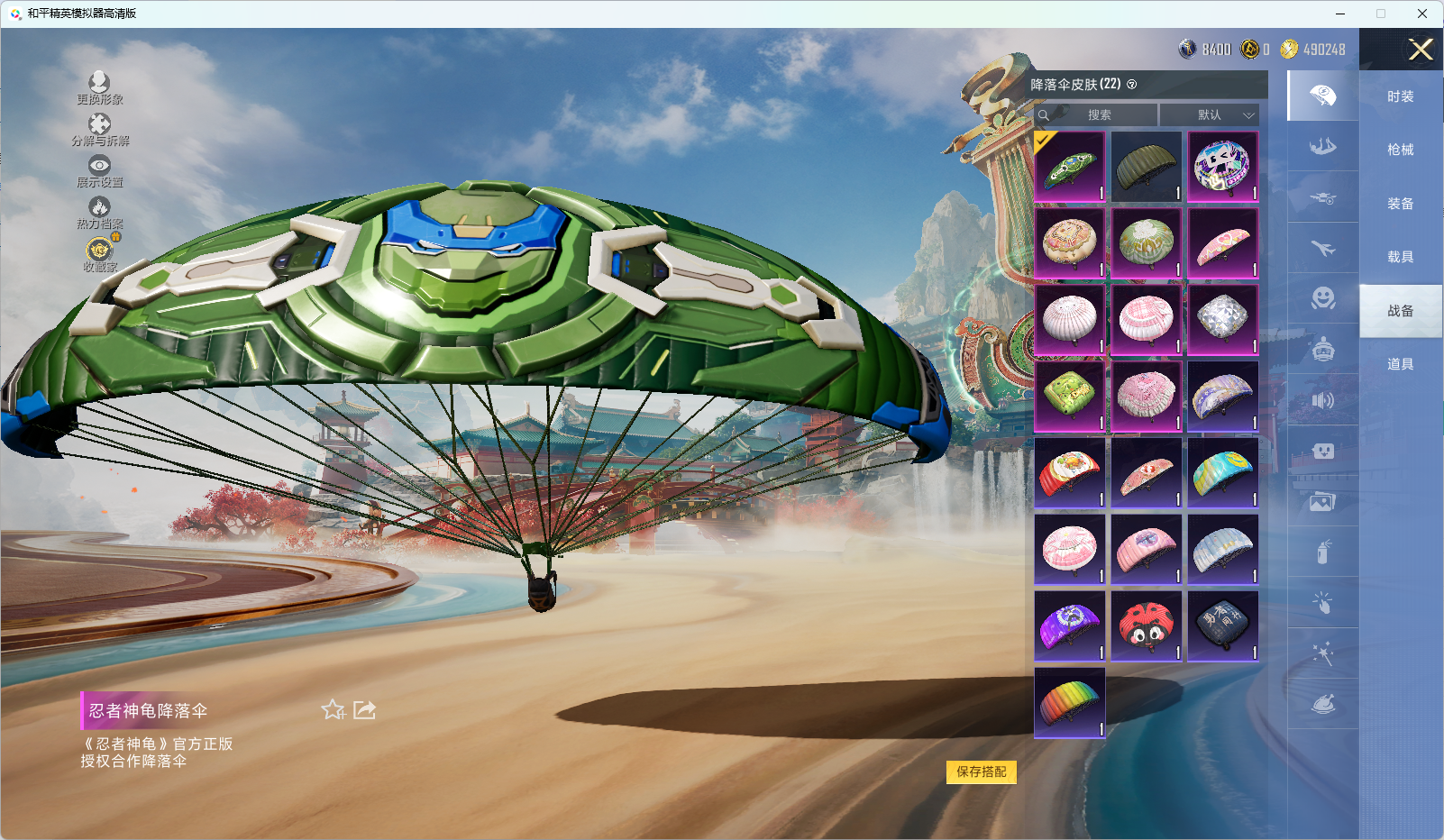Select the rainbow parachute skin
Viewport: 1444px width, 840px height.
click(1070, 702)
